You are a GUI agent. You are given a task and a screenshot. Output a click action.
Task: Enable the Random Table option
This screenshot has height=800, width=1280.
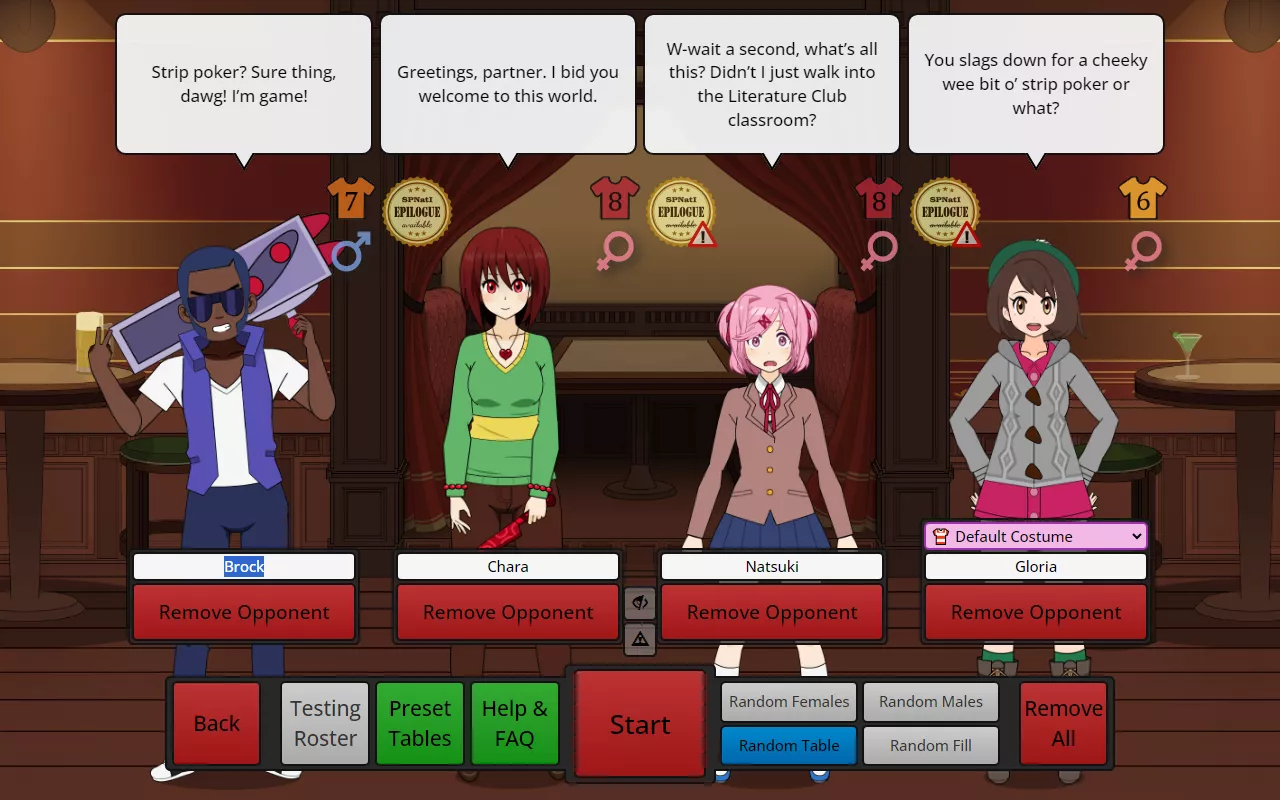click(788, 745)
